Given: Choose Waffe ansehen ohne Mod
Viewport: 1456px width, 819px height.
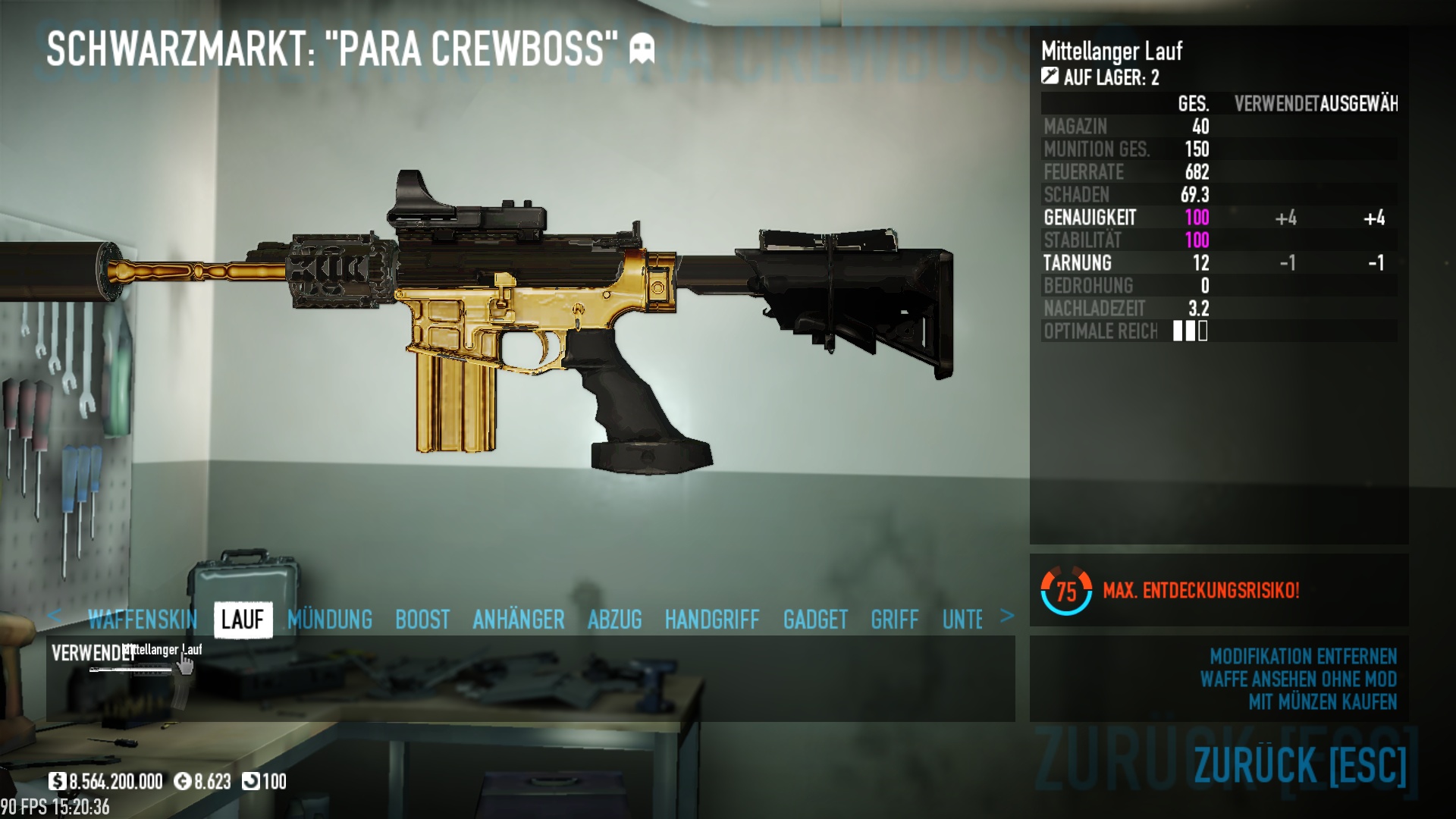Looking at the screenshot, I should (x=1298, y=679).
